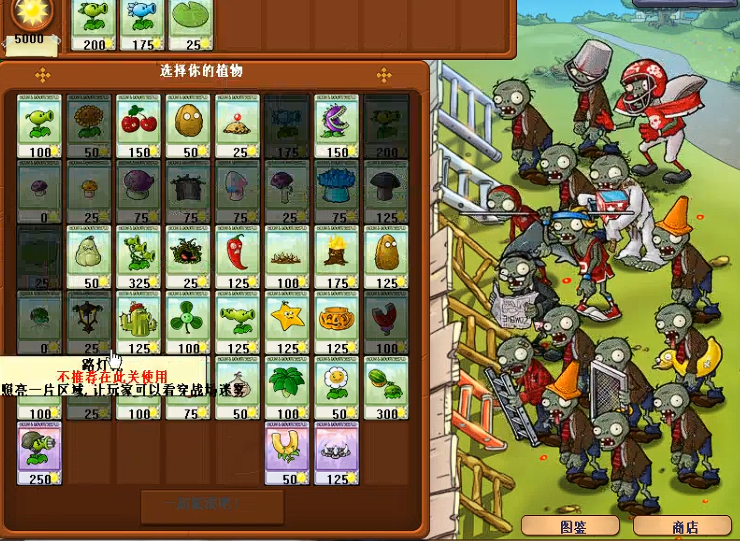Choose the Cherry Bomb seed packet
The image size is (740, 541).
coord(139,126)
